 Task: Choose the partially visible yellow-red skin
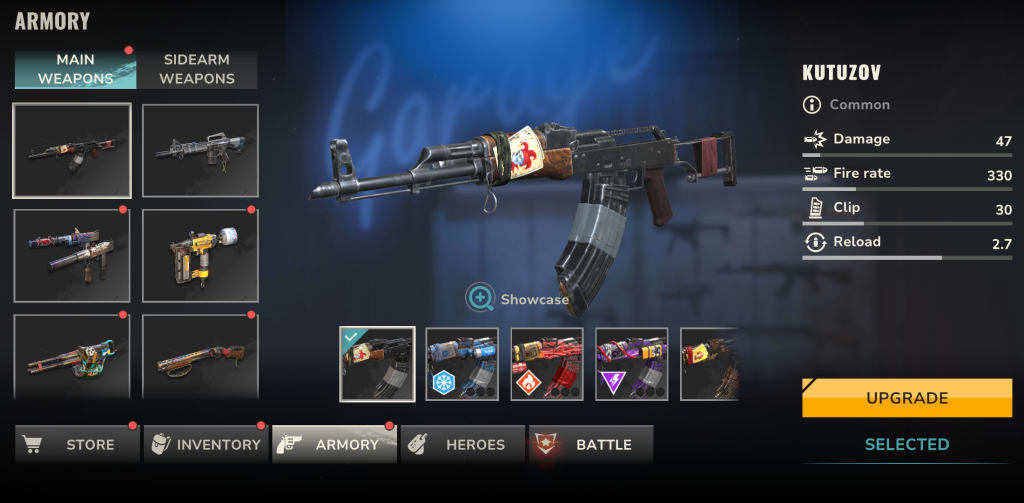[709, 364]
